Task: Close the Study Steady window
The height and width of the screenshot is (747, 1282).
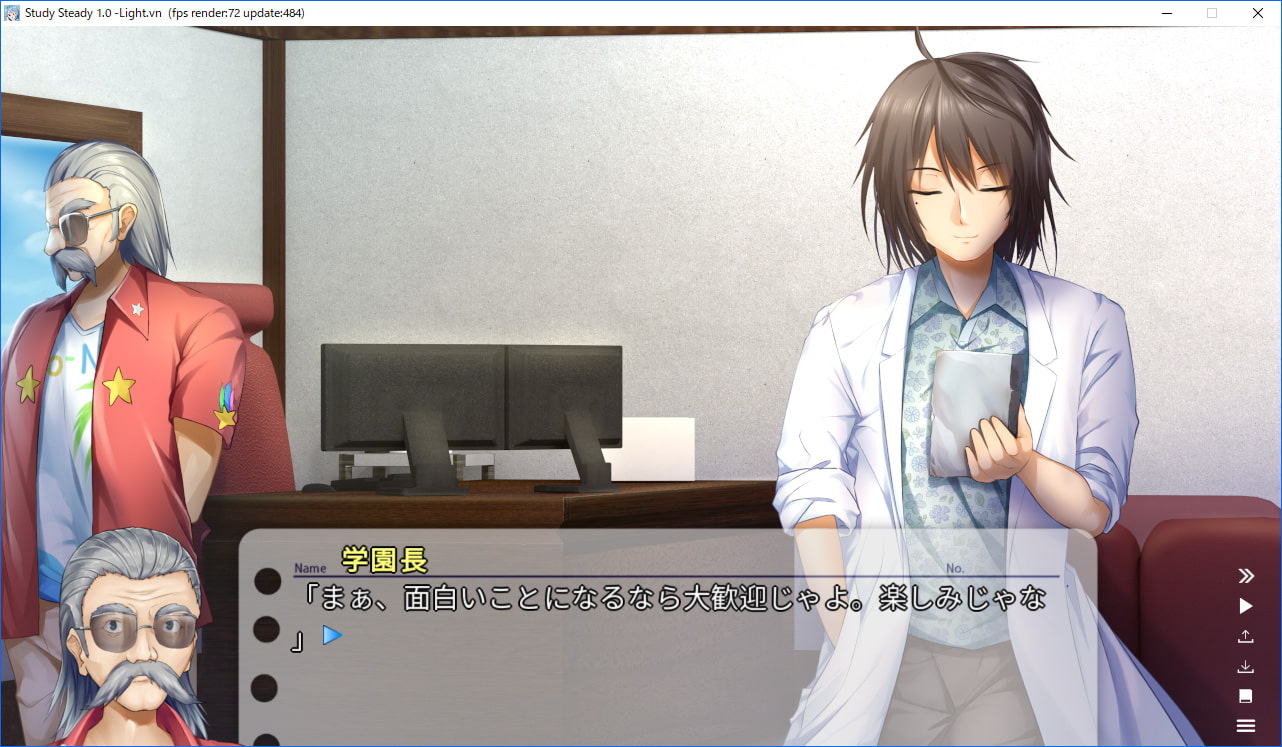Action: click(1258, 13)
